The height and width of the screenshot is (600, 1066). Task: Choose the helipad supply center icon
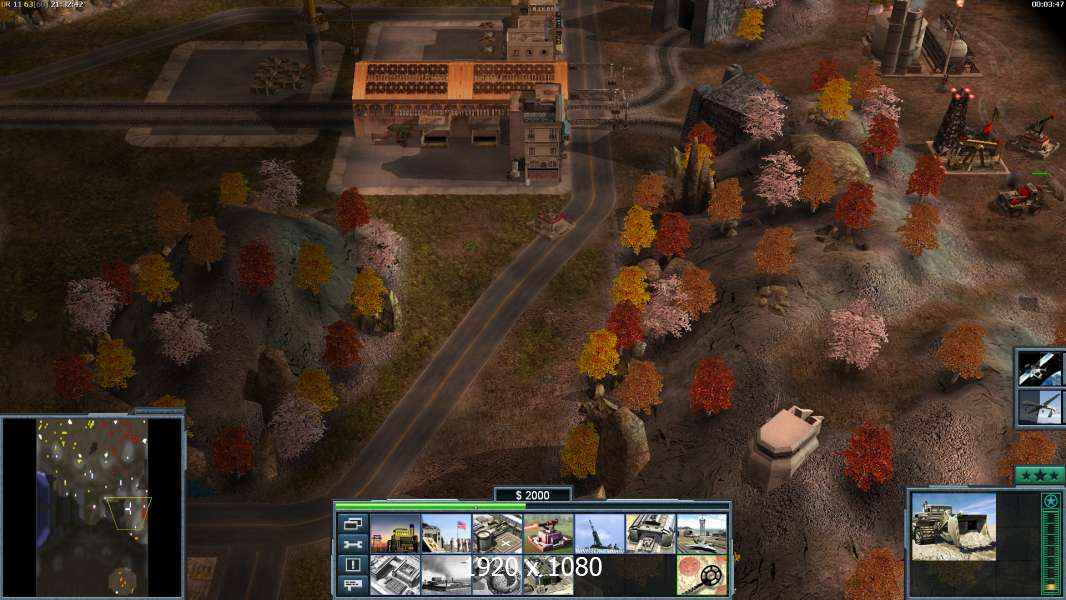[x=497, y=534]
